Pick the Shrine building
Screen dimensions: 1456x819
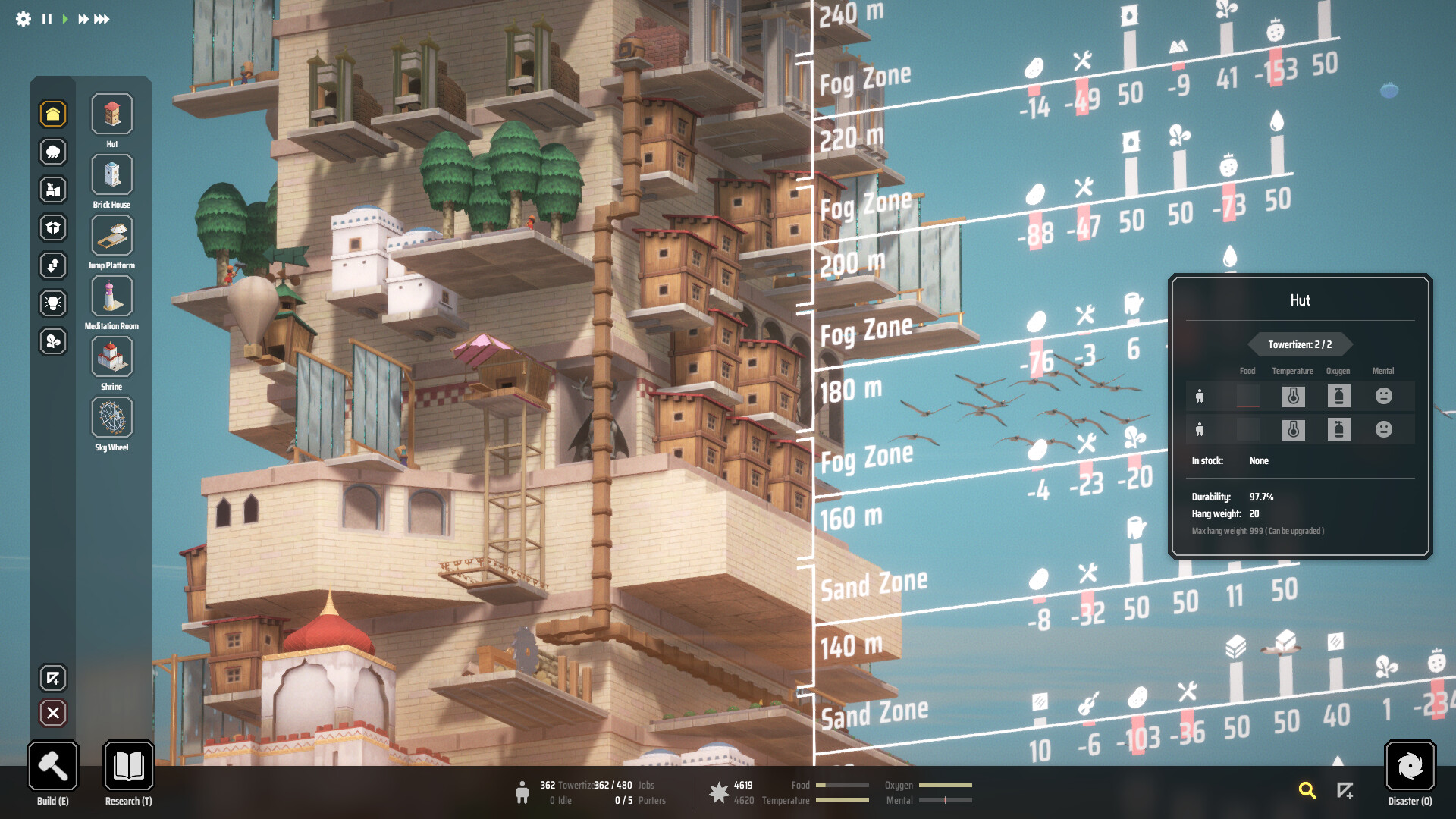pos(111,356)
